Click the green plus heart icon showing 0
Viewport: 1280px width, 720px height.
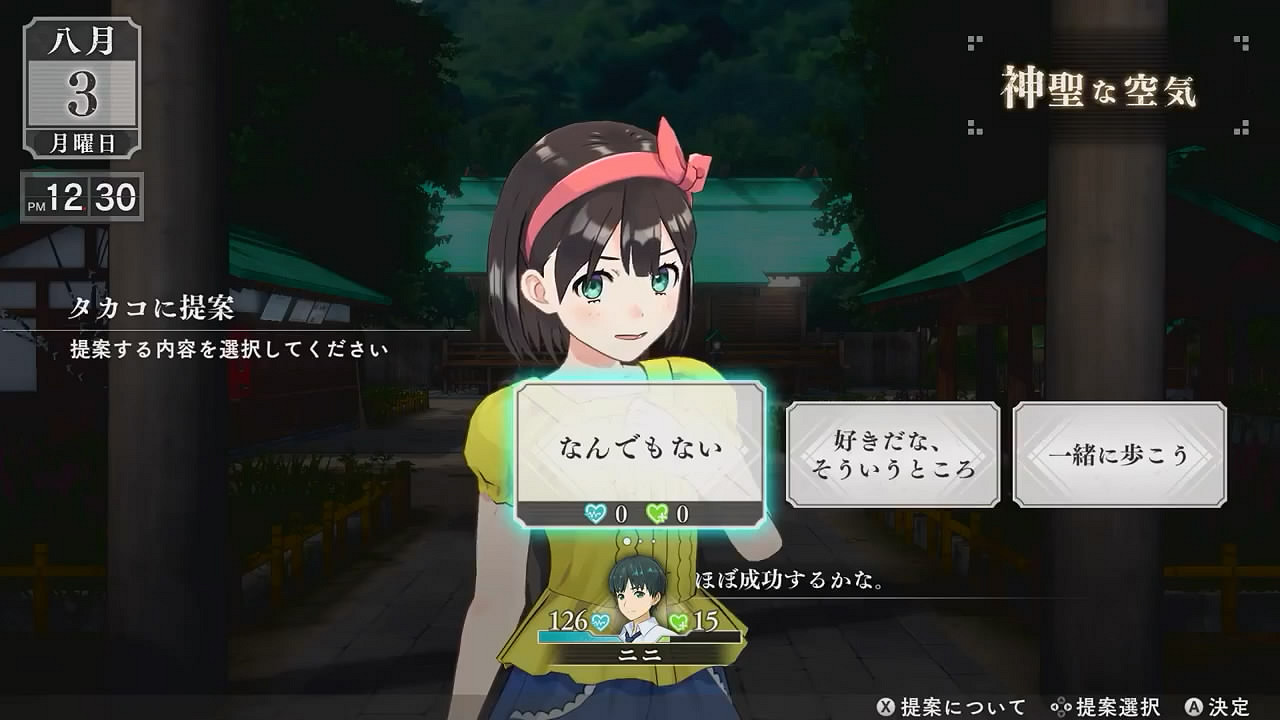(656, 511)
